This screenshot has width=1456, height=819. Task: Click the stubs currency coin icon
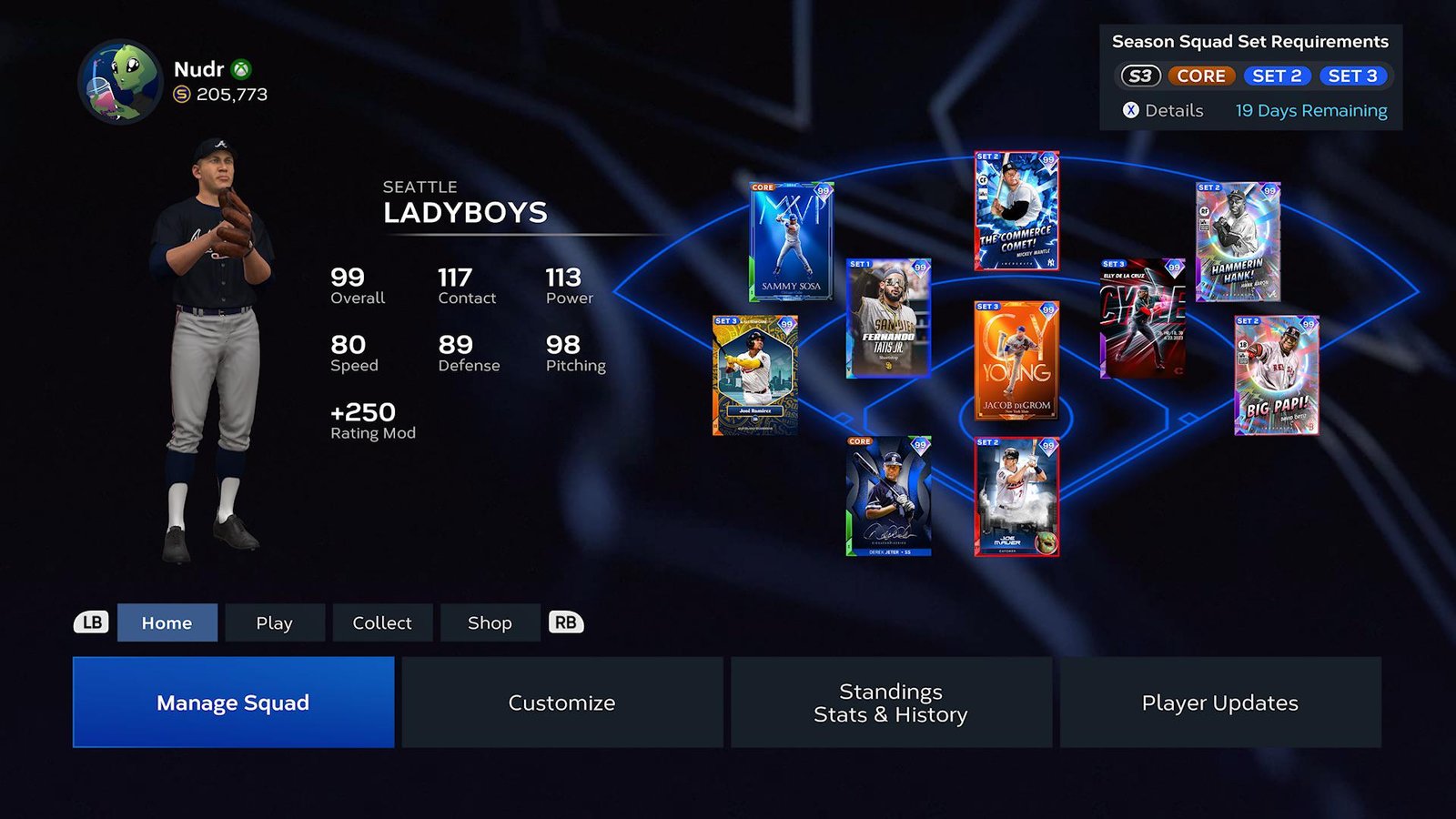point(181,94)
